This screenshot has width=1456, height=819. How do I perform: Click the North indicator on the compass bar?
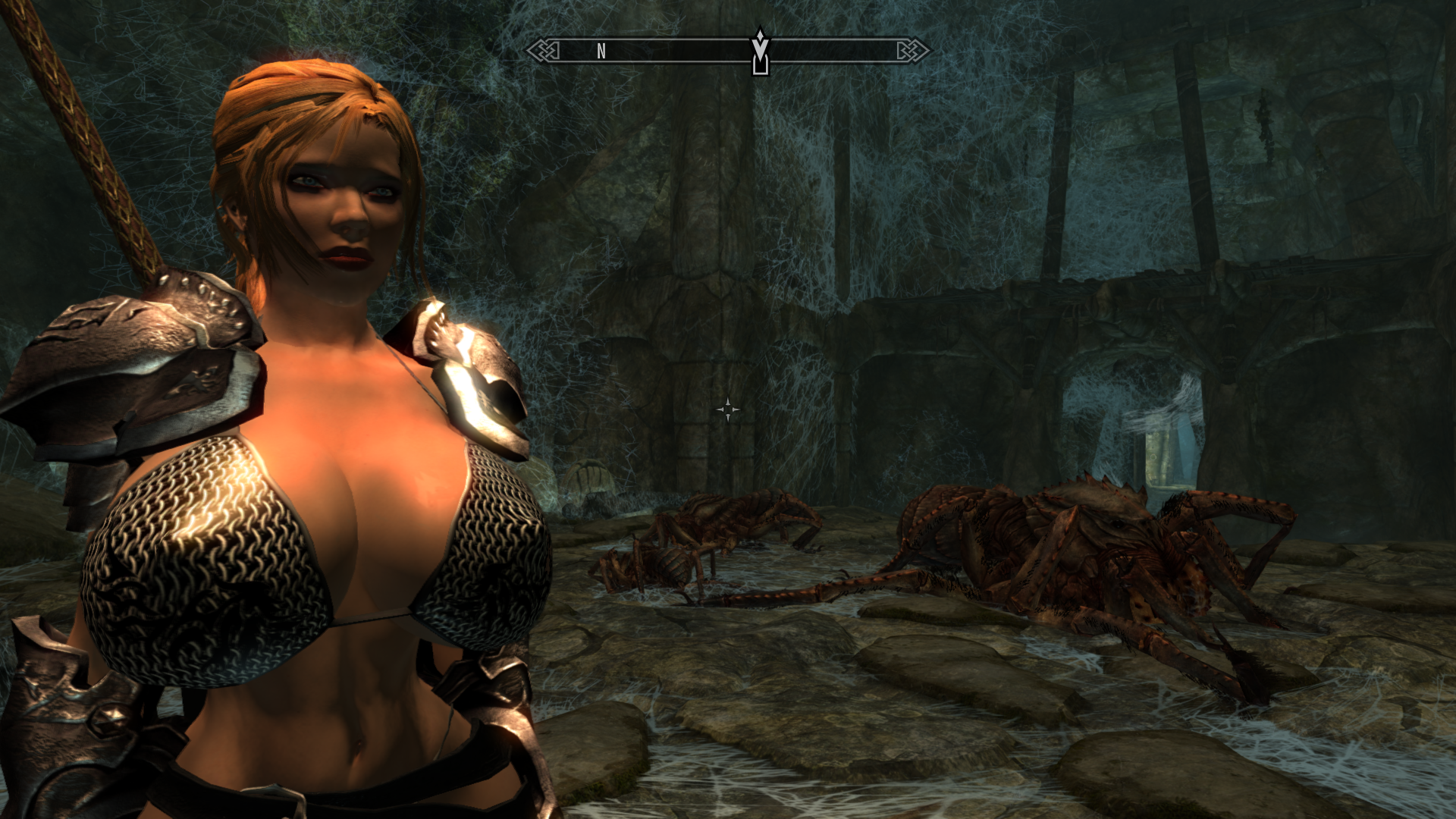[x=601, y=51]
